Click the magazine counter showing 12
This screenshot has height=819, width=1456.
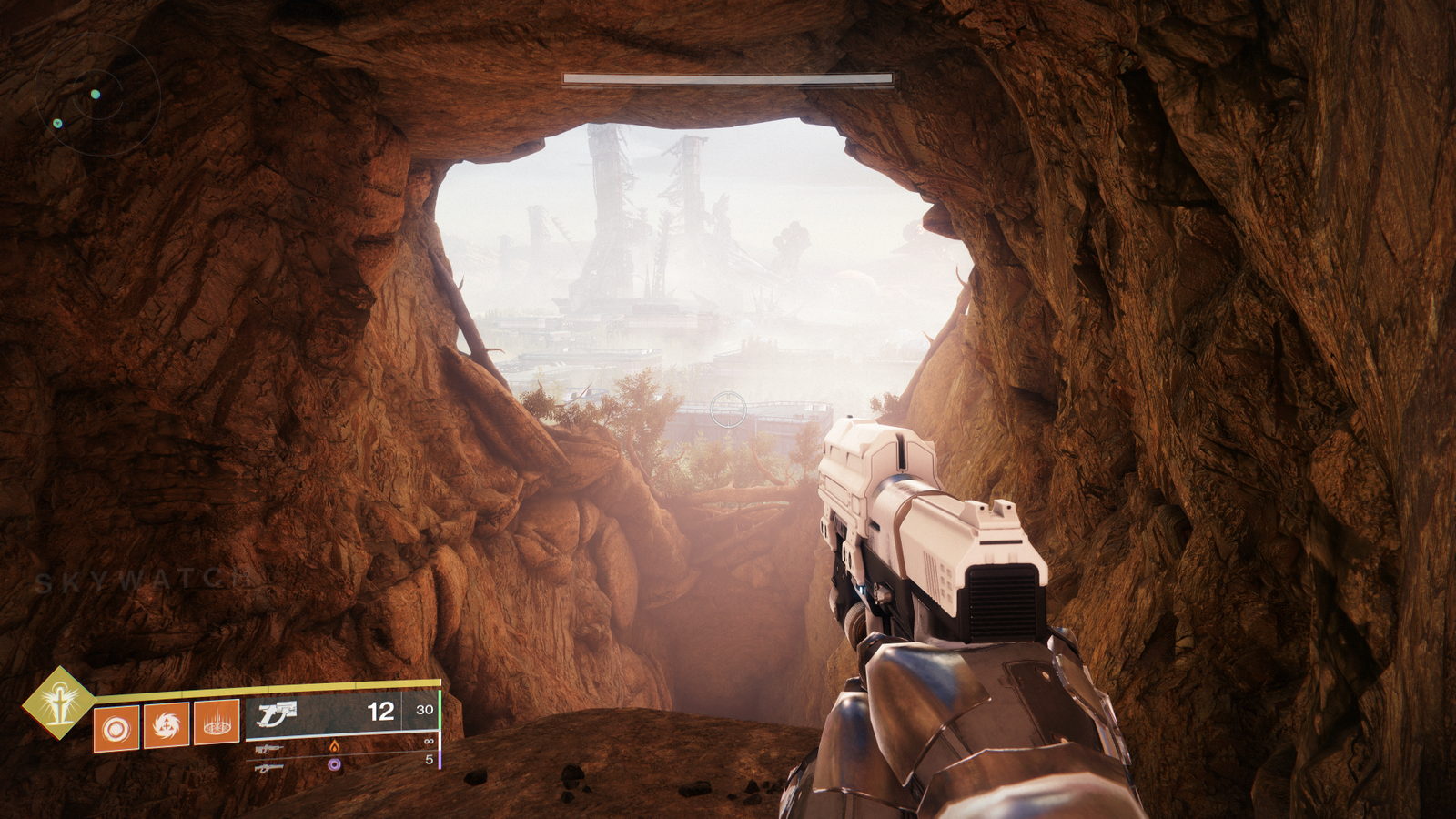tap(379, 712)
